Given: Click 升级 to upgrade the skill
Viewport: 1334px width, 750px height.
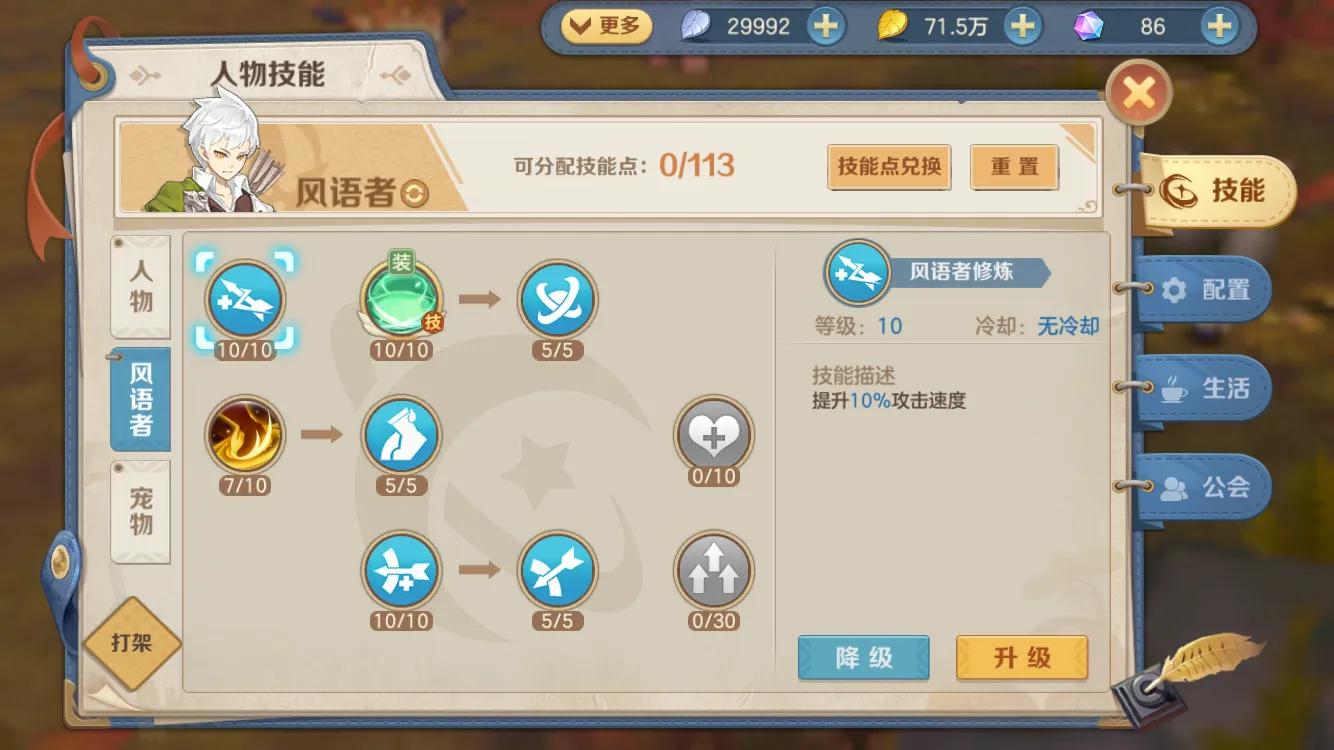Looking at the screenshot, I should [x=1021, y=658].
